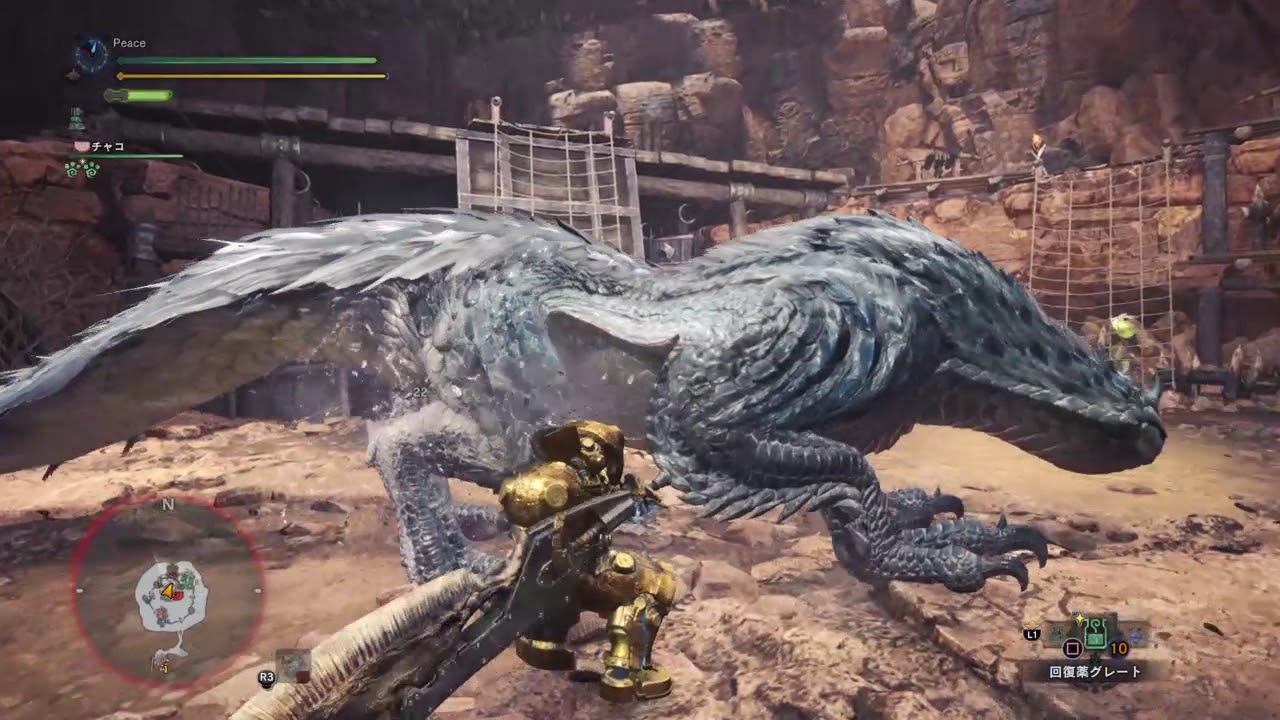Viewport: 1280px width, 720px height.
Task: Open the circular minimap
Action: coord(168,594)
